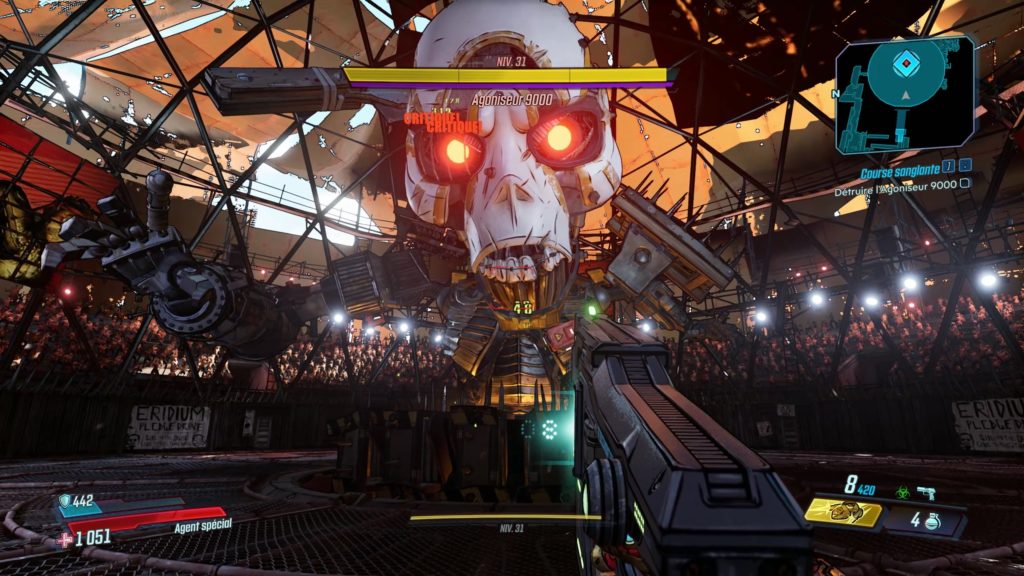Click the diamond objective marker on minimap
Screen dimensions: 1024x576
coord(905,61)
